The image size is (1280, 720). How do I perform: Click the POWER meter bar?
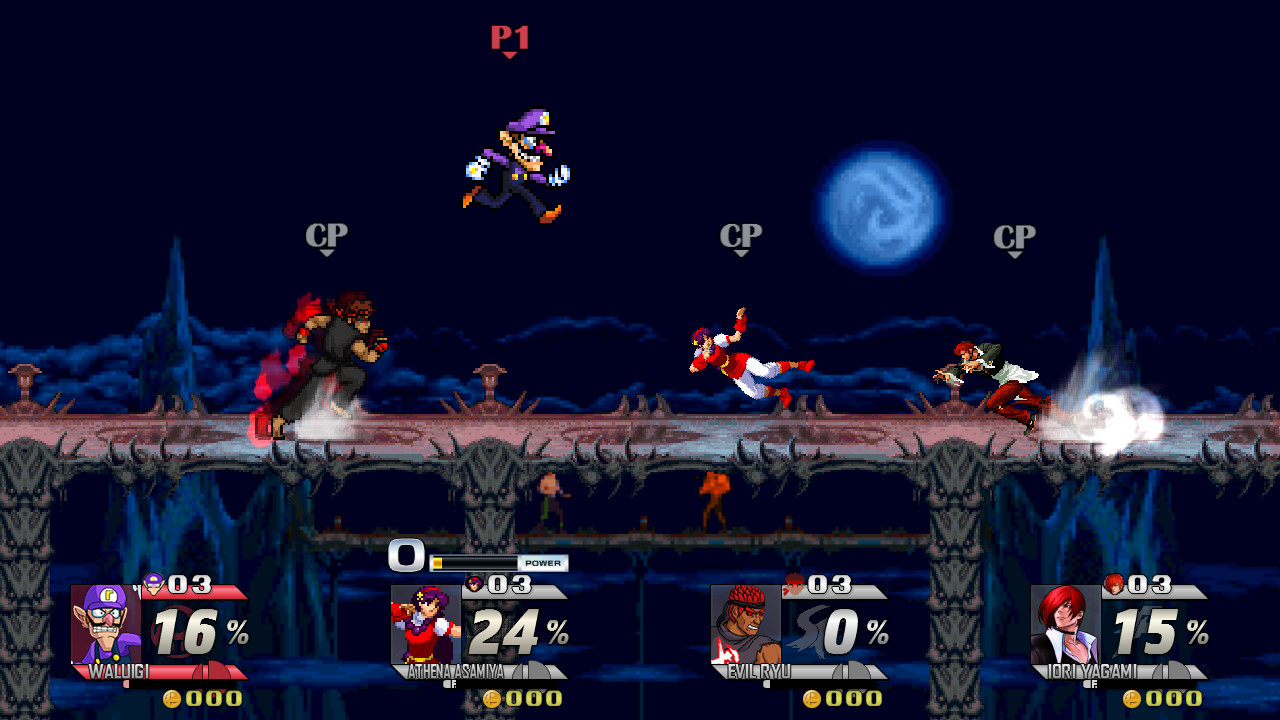pos(478,562)
